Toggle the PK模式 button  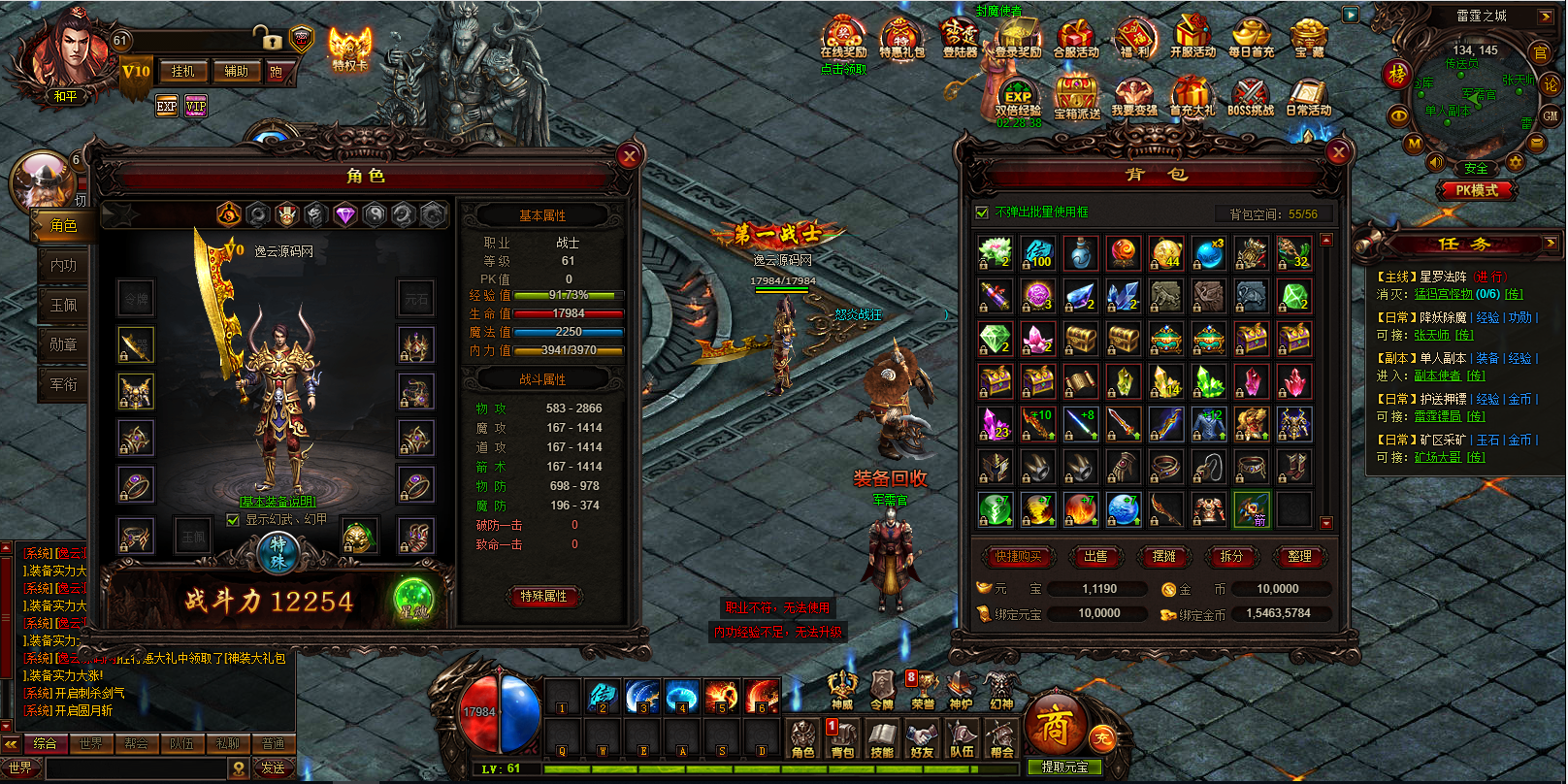coord(1476,190)
